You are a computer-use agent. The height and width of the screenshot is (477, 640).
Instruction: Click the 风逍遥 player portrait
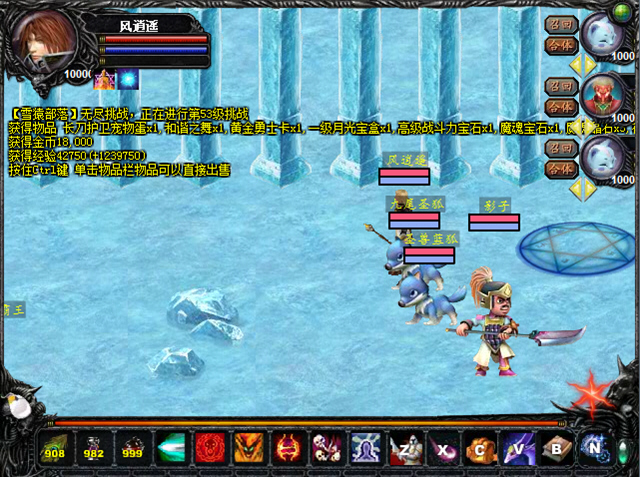(x=42, y=38)
